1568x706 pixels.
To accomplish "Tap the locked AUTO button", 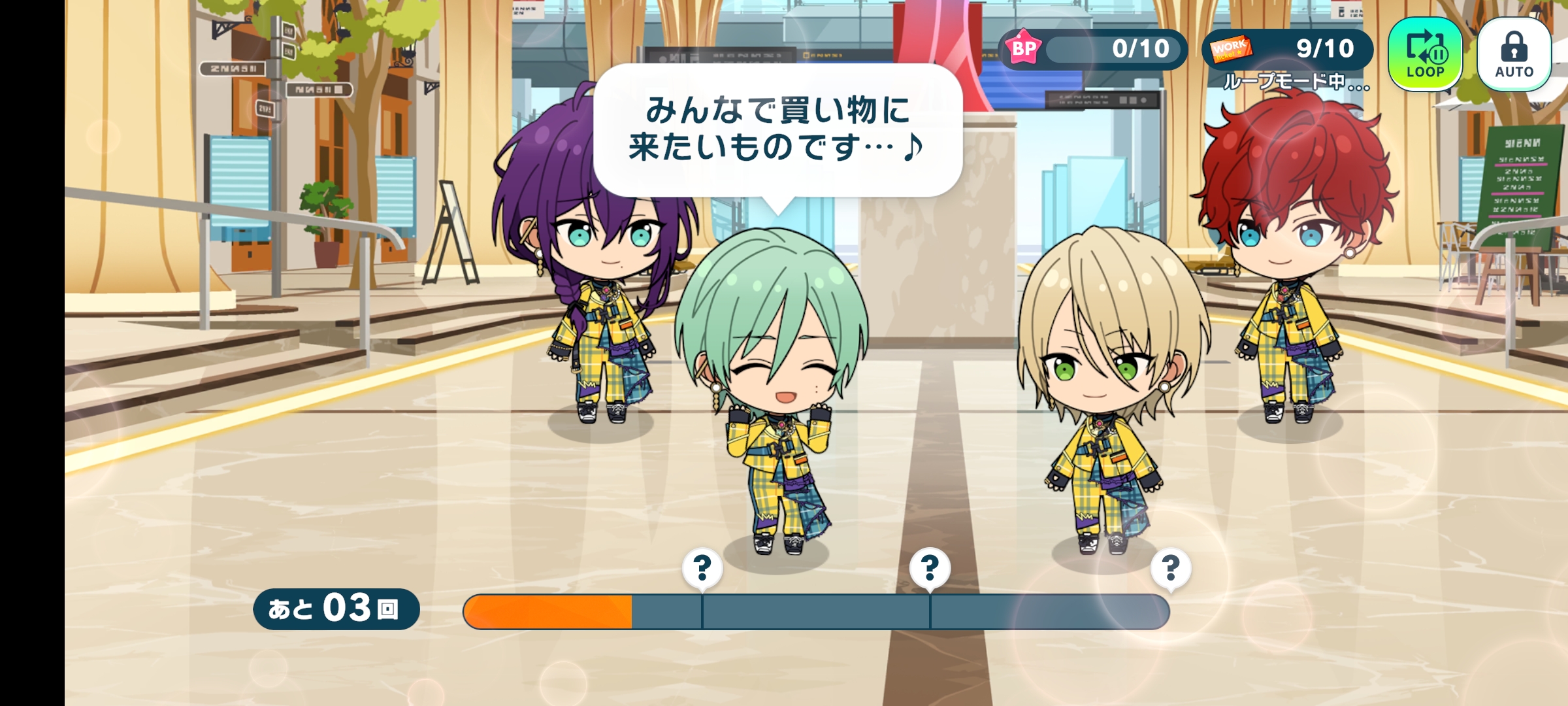I will point(1514,54).
